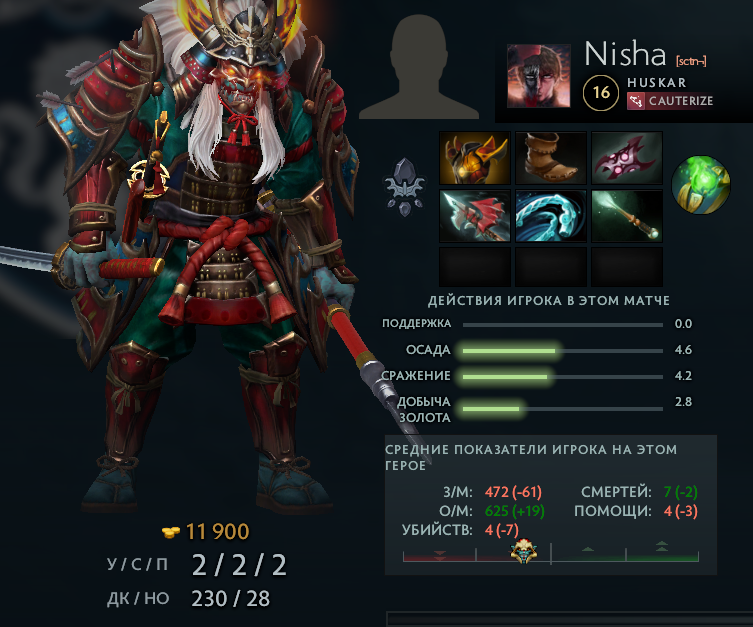This screenshot has height=627, width=753.
Task: Select the spiked crimson blade item slot
Action: pos(627,157)
